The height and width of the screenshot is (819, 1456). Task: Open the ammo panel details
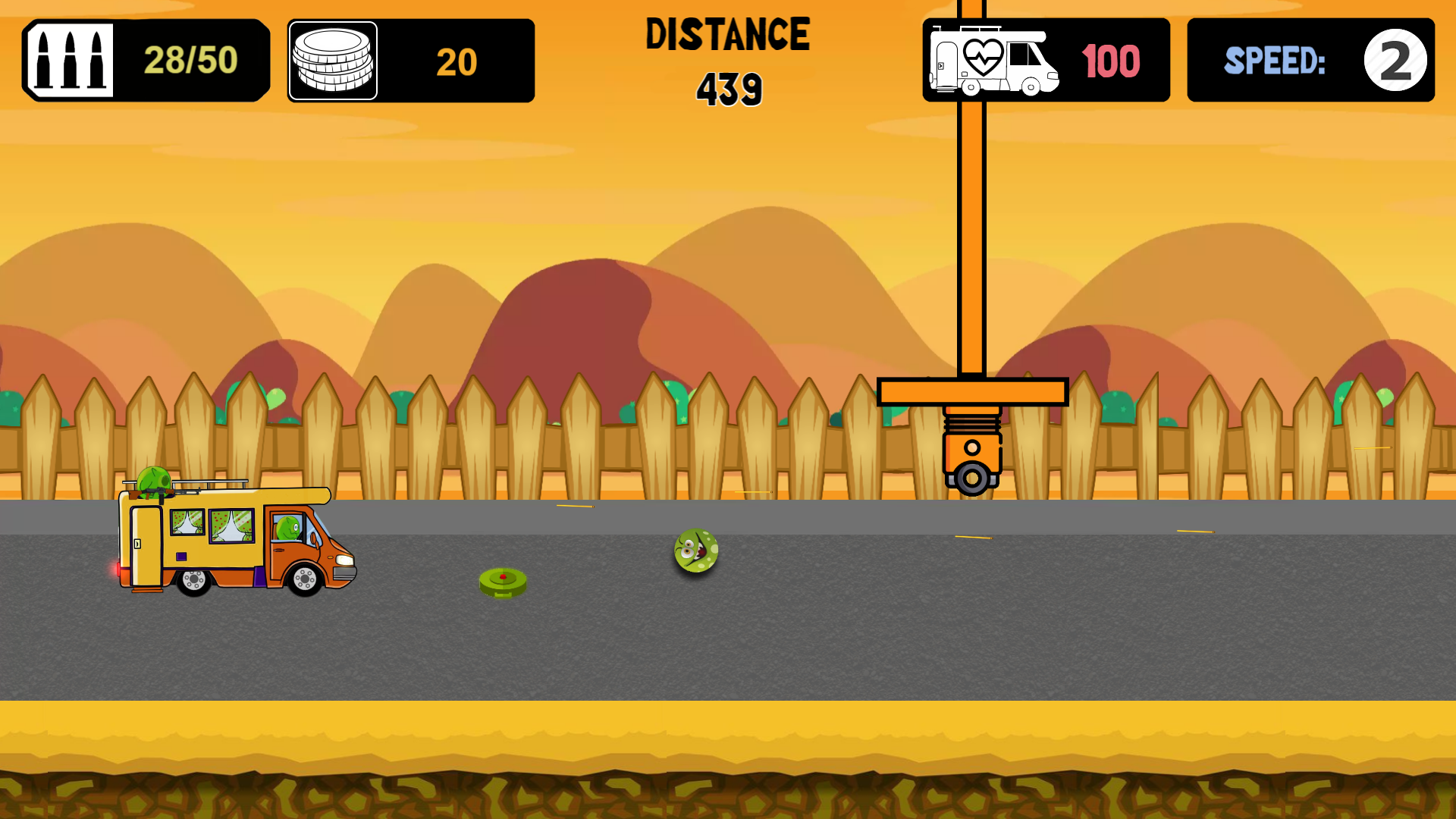(x=146, y=59)
